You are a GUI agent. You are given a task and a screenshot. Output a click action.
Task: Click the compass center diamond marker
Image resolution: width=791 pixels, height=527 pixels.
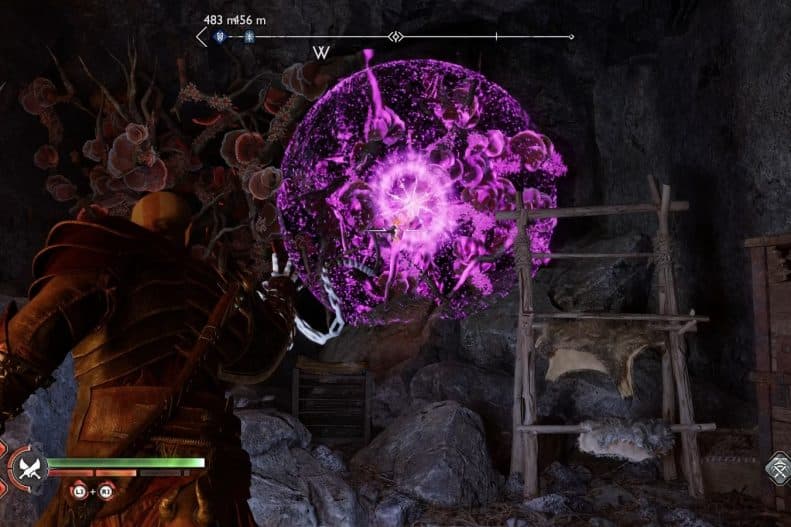click(x=396, y=37)
